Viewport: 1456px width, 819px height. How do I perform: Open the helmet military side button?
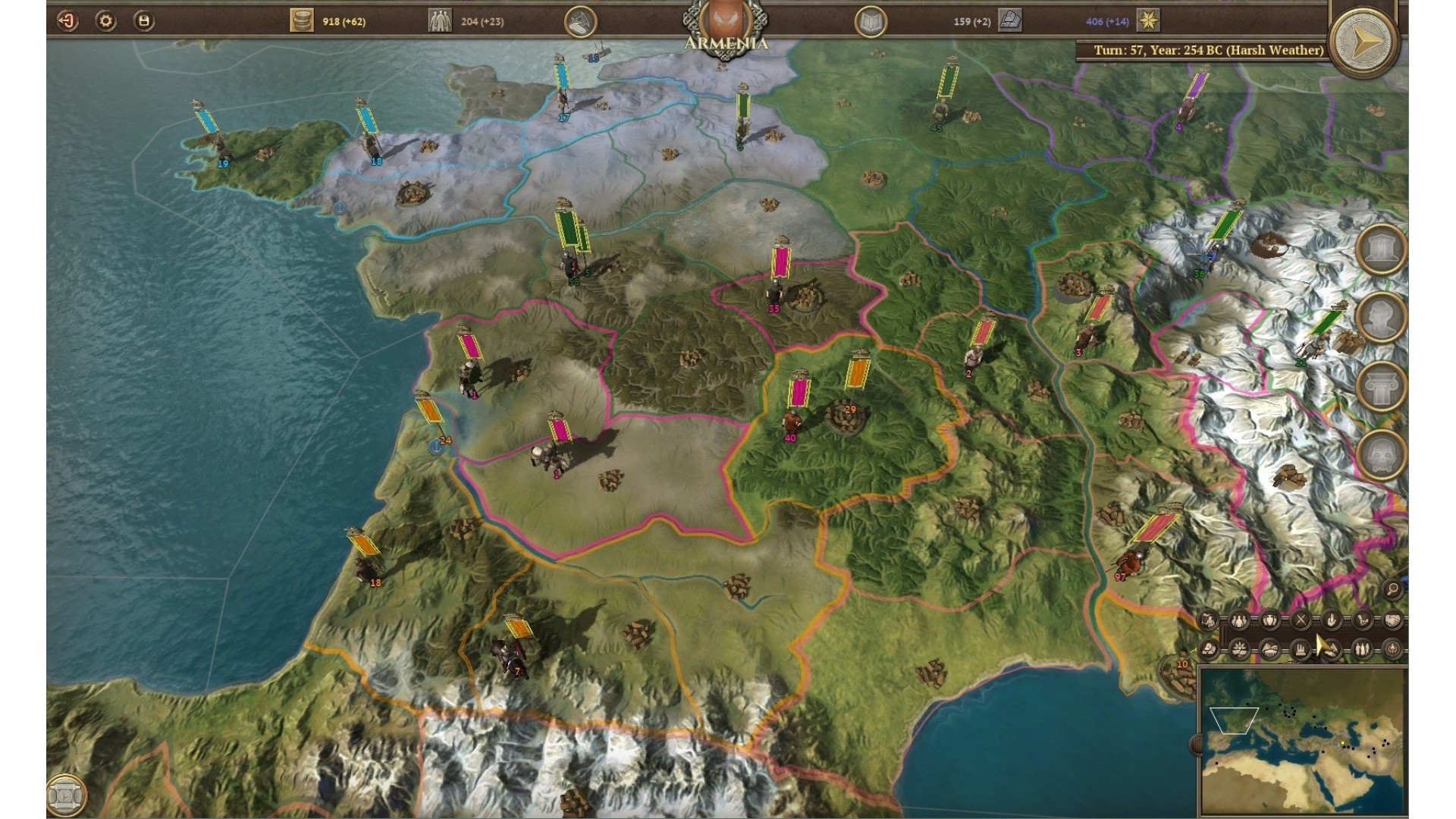(1380, 454)
